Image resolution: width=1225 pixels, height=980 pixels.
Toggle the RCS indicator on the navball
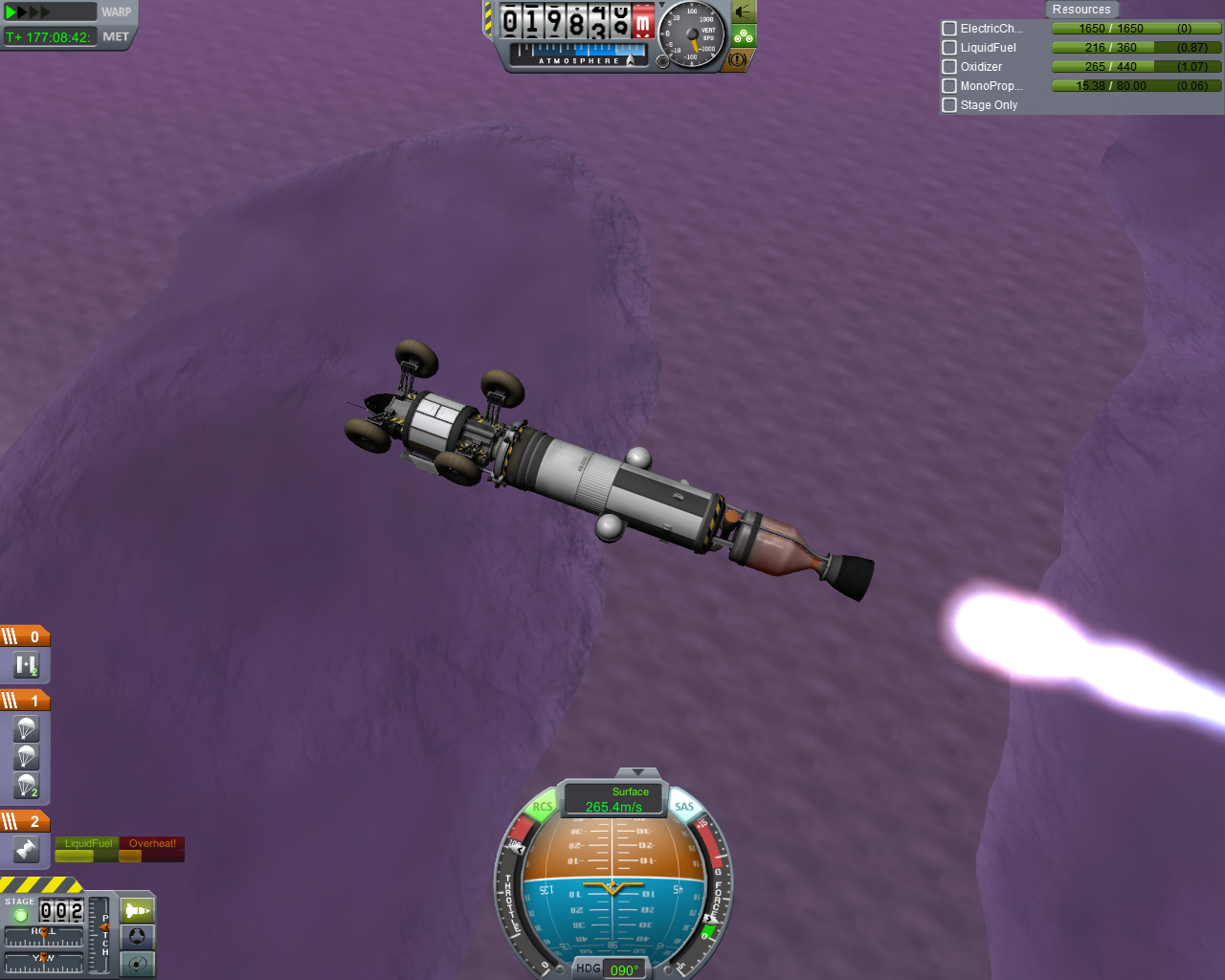(543, 807)
